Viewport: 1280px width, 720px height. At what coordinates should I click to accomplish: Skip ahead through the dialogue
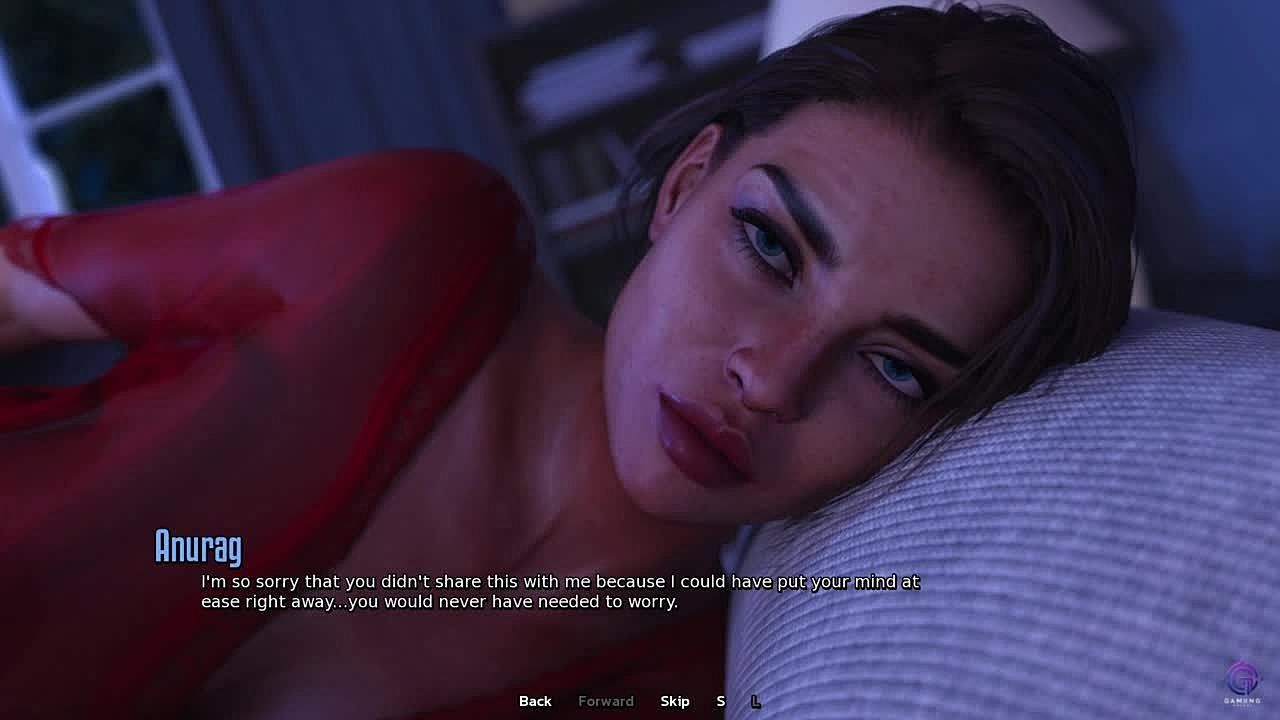click(x=675, y=701)
